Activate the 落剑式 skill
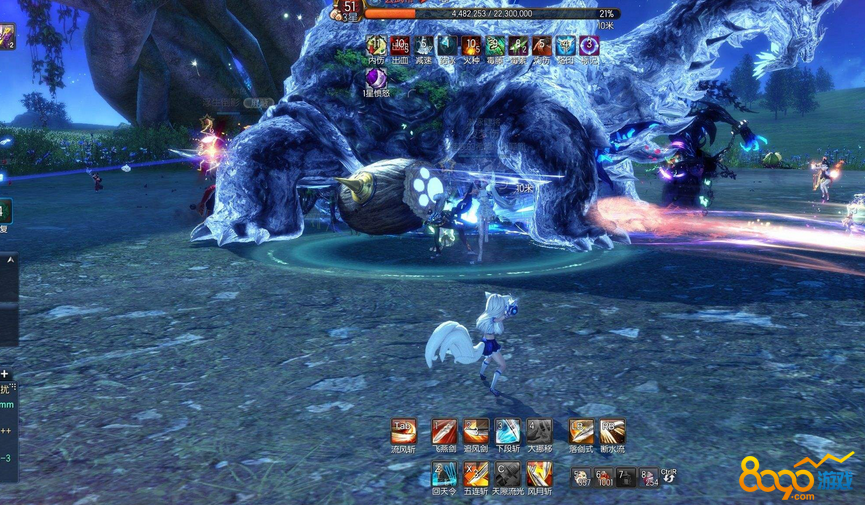The width and height of the screenshot is (865, 505). (x=581, y=431)
